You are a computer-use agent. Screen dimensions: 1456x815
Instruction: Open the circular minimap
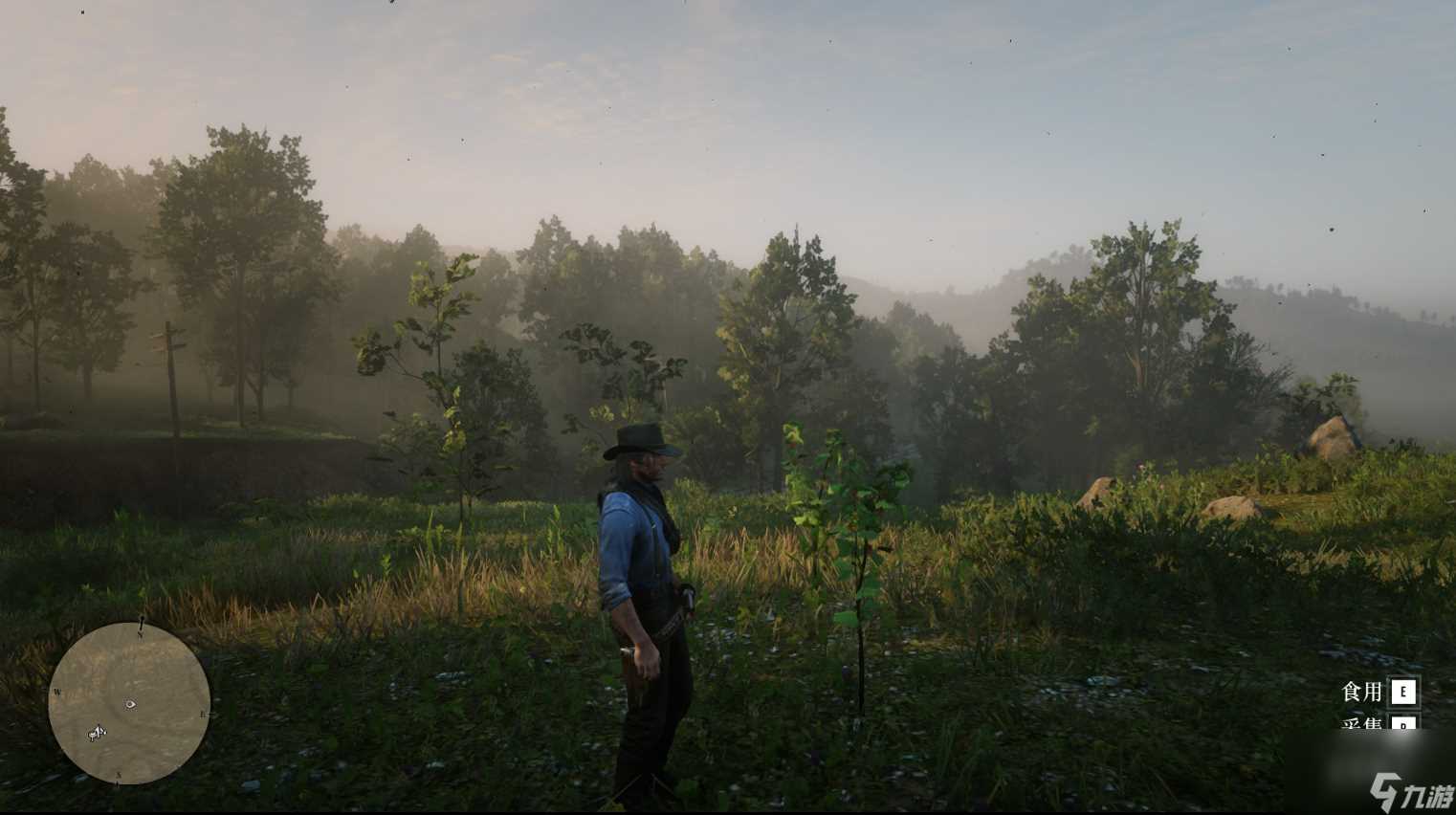point(129,703)
